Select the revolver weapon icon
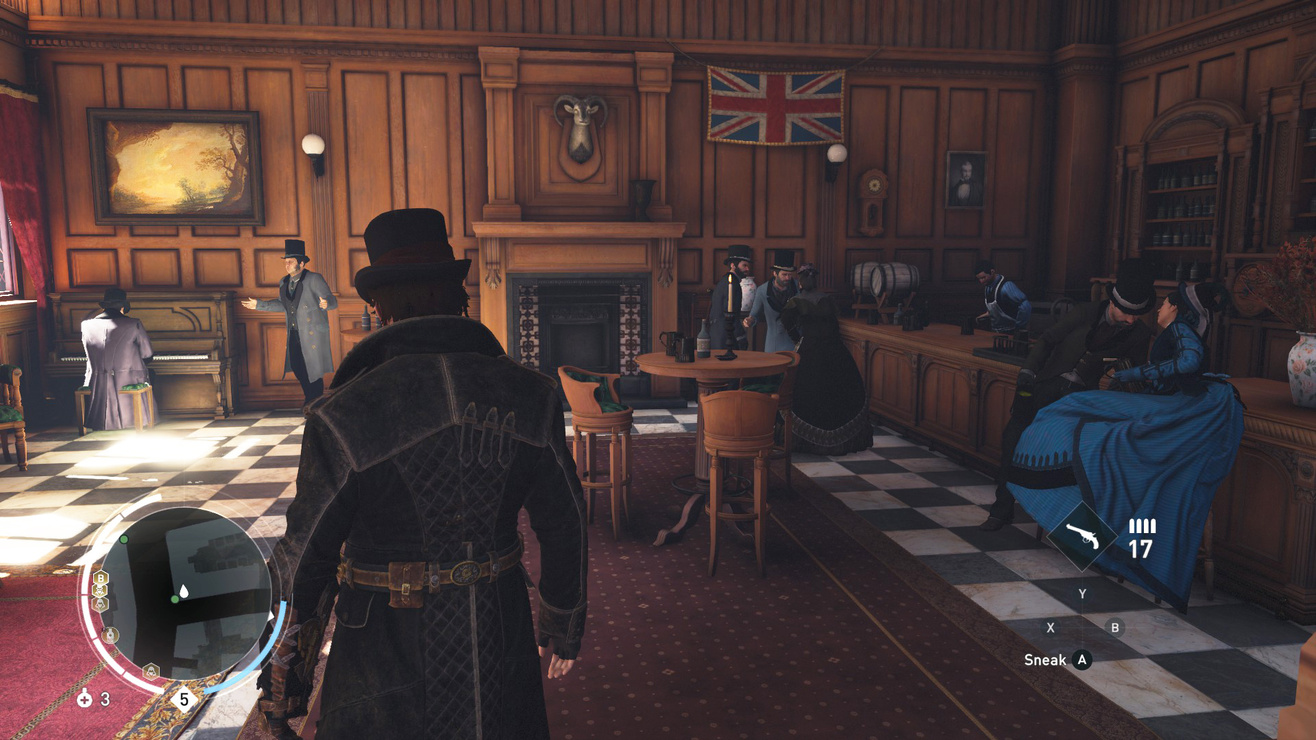This screenshot has width=1316, height=740. 1081,537
